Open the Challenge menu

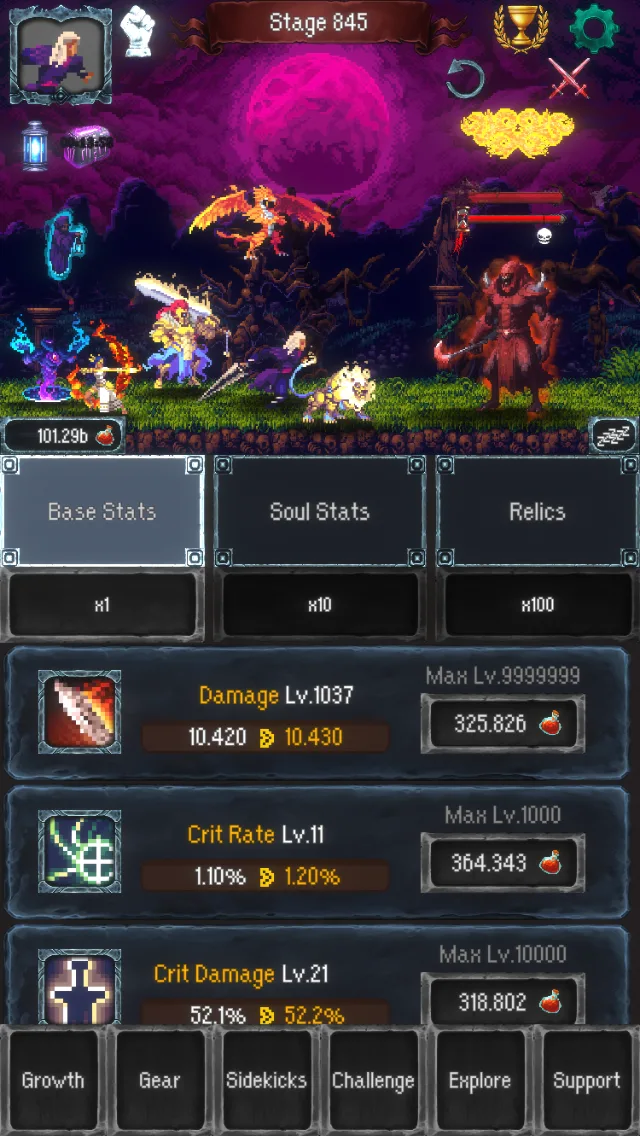[373, 1080]
